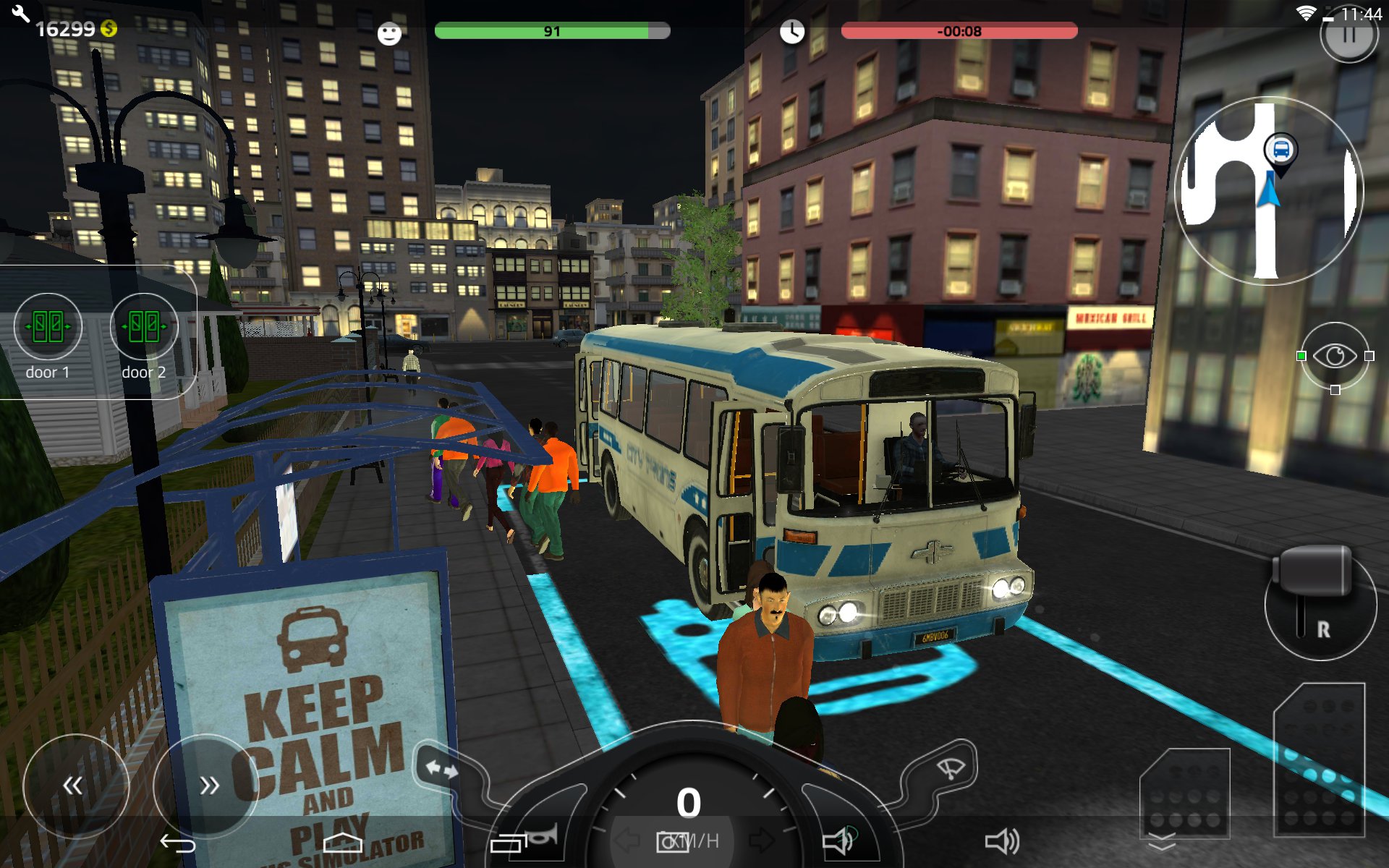Steer right with the double-chevron button
Screen dimensions: 1389x868
pyautogui.click(x=207, y=786)
